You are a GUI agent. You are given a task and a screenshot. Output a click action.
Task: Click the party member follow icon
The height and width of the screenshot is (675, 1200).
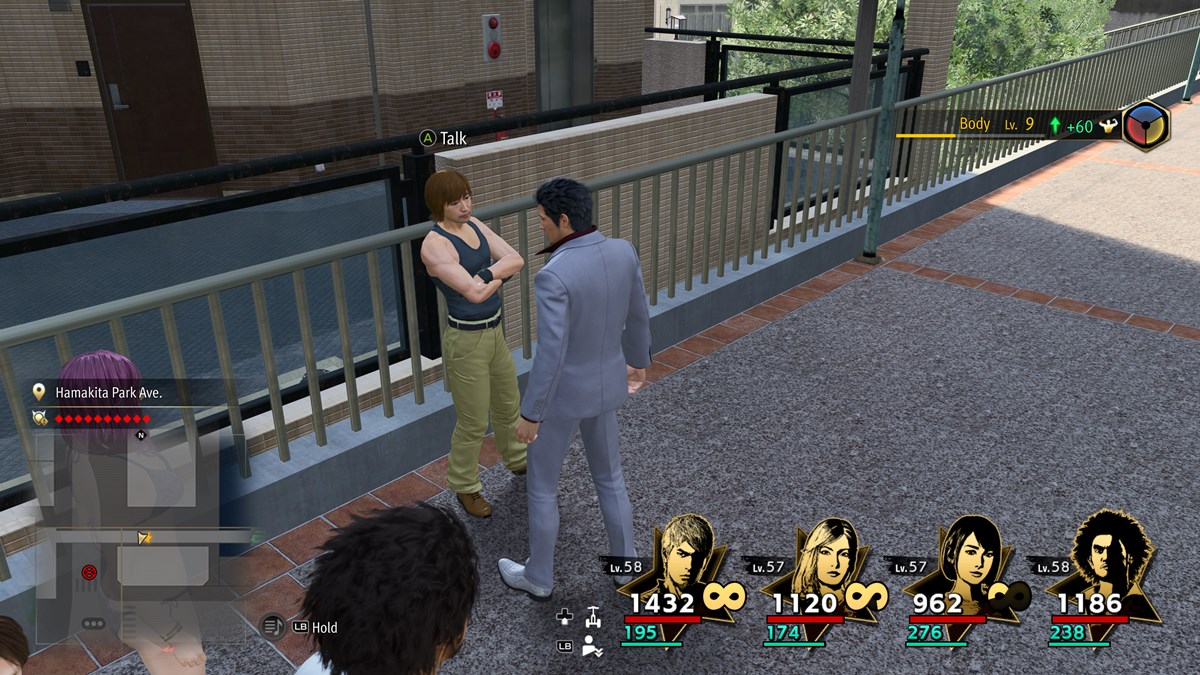tap(593, 645)
